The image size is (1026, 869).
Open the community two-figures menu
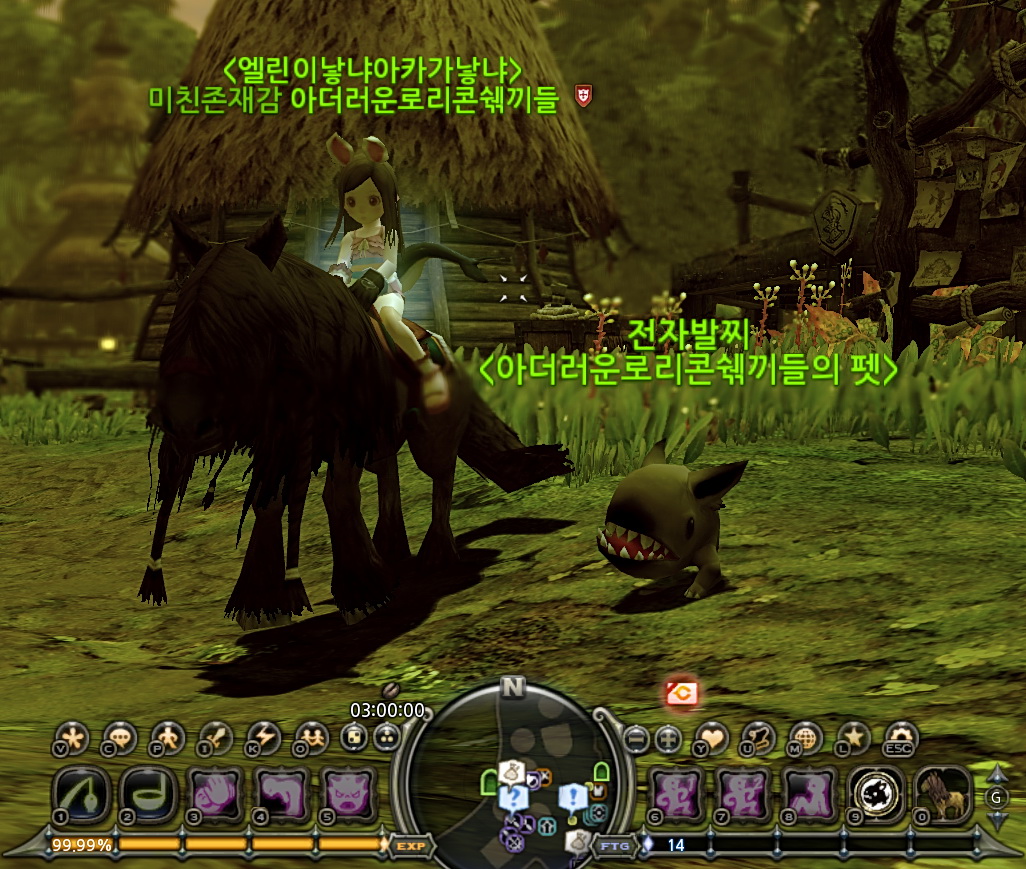(x=312, y=738)
